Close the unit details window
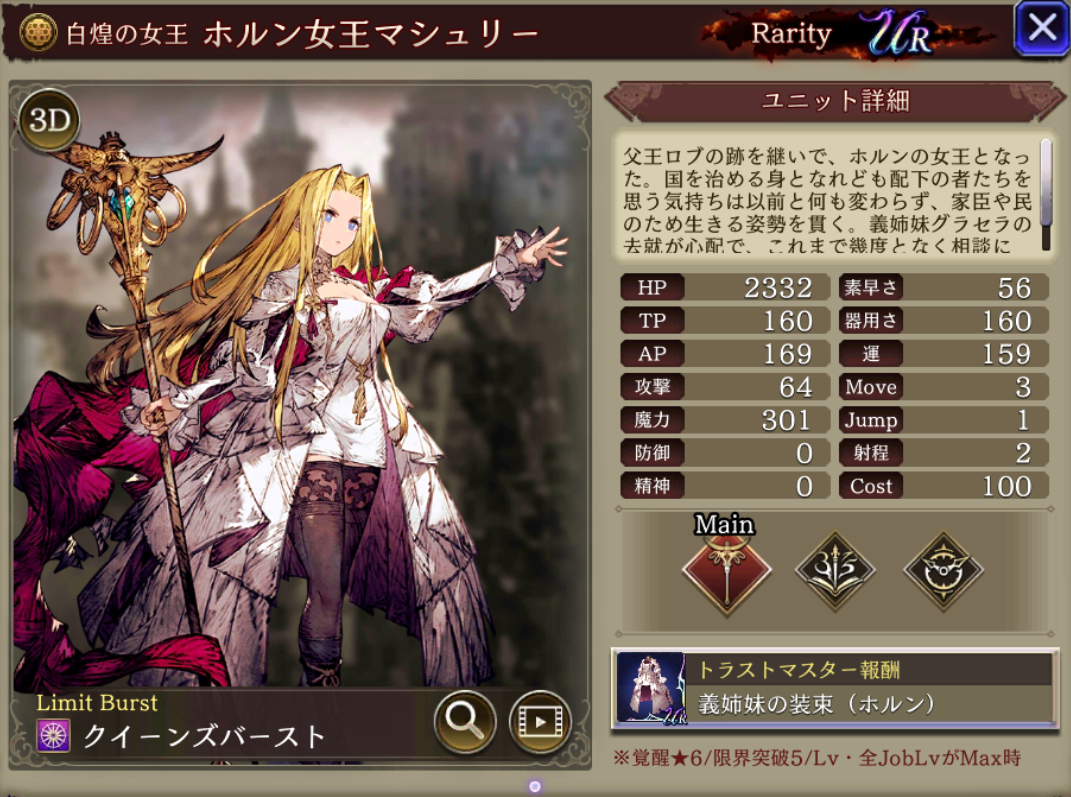Viewport: 1071px width, 797px height. (1041, 28)
